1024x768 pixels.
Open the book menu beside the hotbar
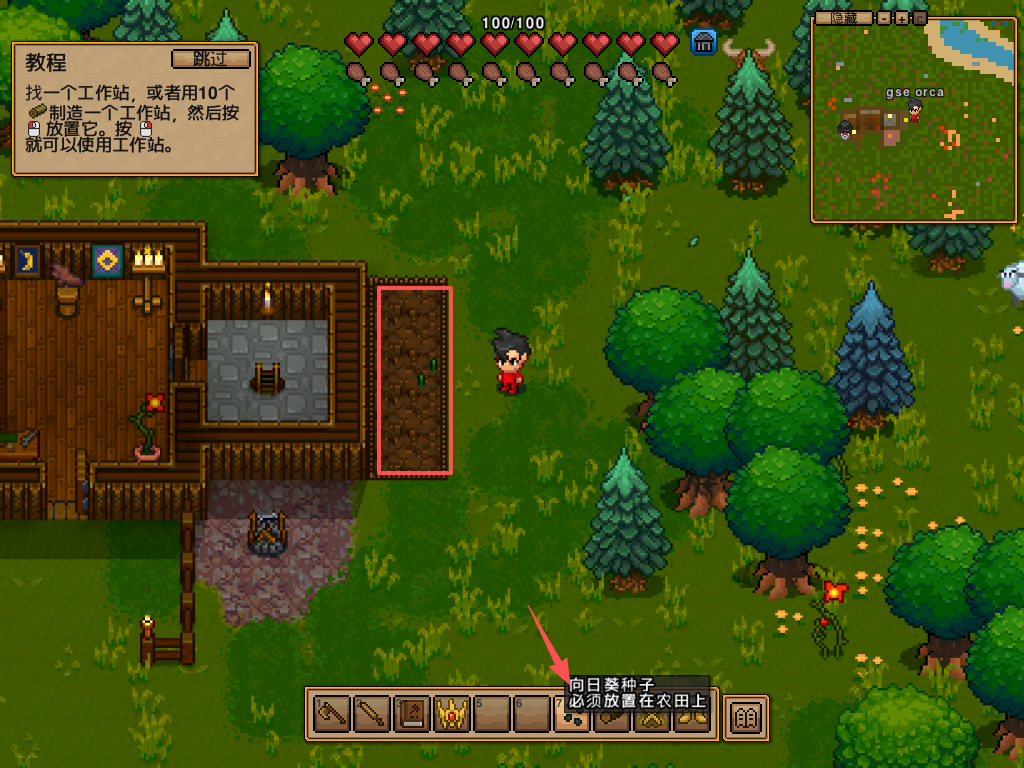(746, 716)
